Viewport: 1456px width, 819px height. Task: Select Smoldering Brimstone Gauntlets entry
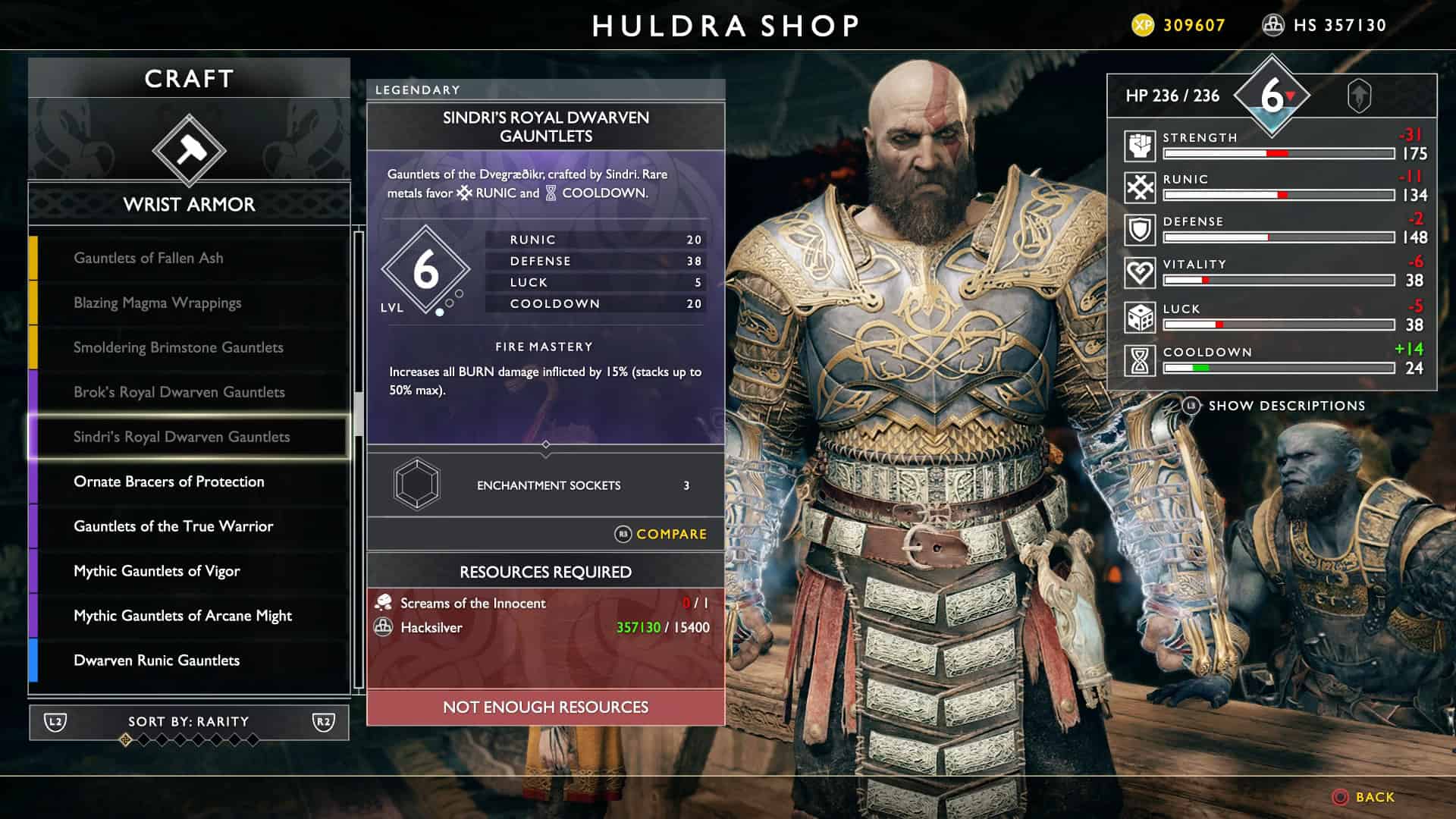click(178, 347)
